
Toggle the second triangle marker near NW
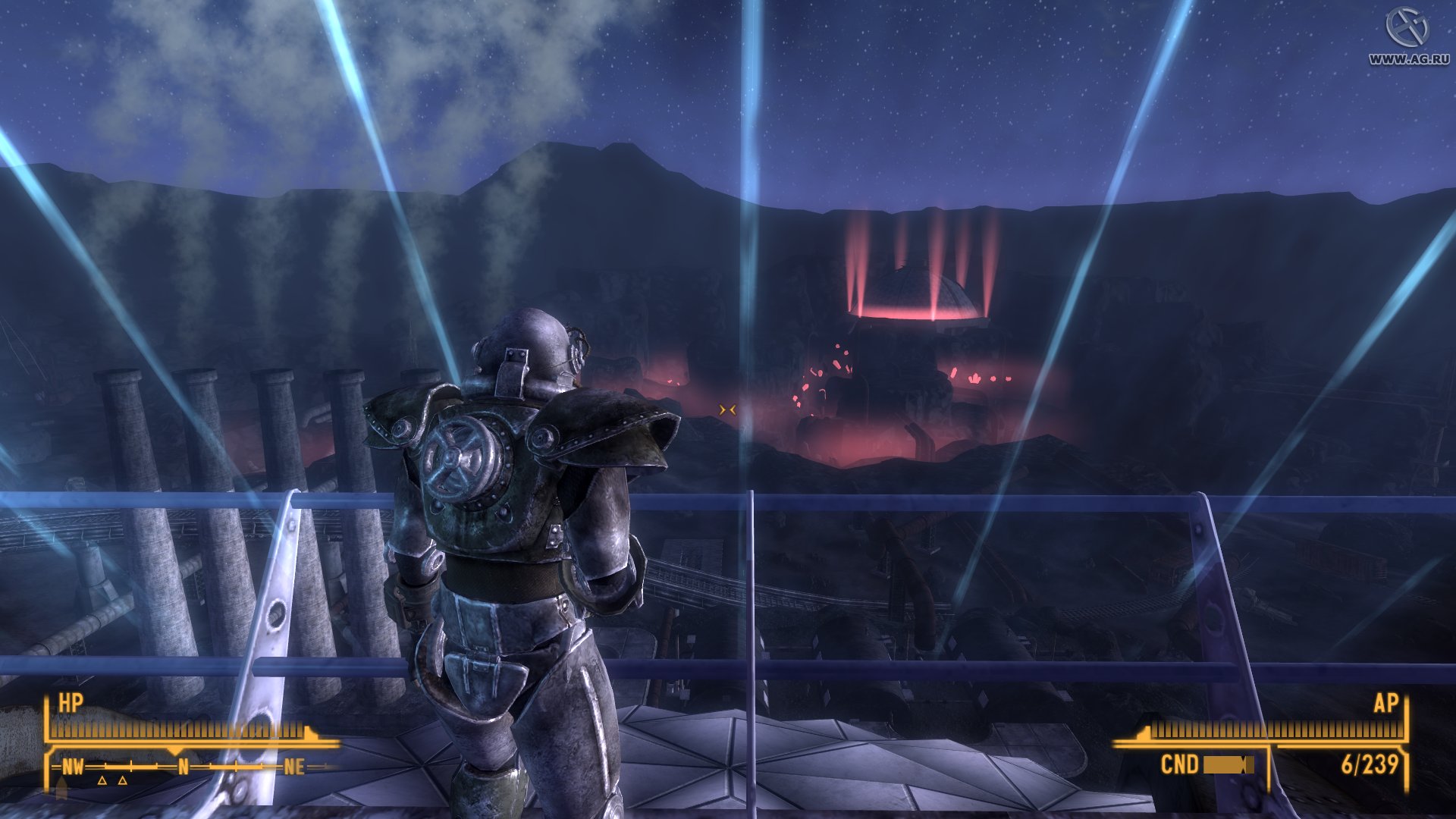pyautogui.click(x=121, y=782)
